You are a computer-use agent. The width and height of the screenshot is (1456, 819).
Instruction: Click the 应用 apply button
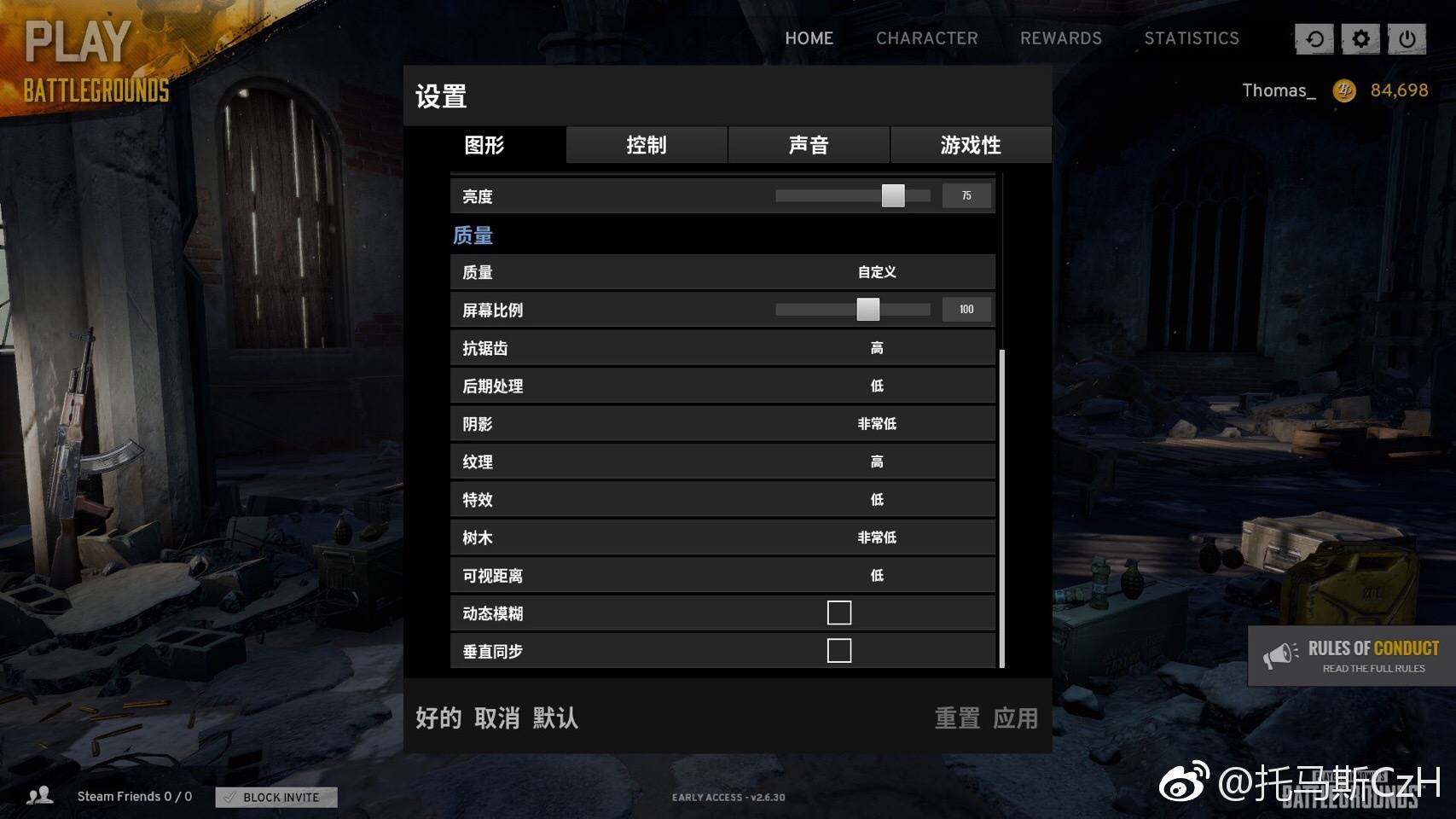(x=1017, y=719)
